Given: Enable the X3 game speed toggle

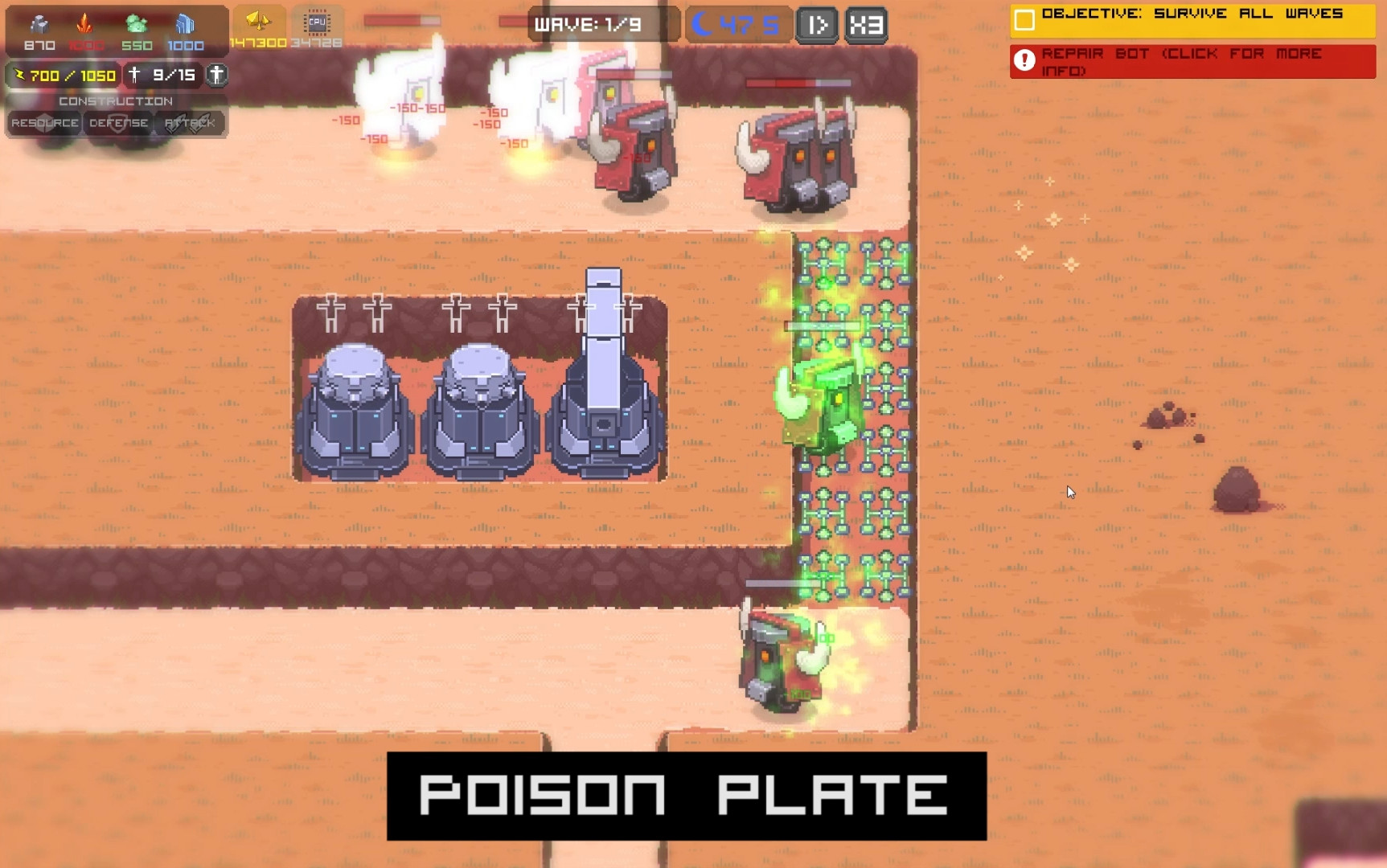Looking at the screenshot, I should (864, 25).
